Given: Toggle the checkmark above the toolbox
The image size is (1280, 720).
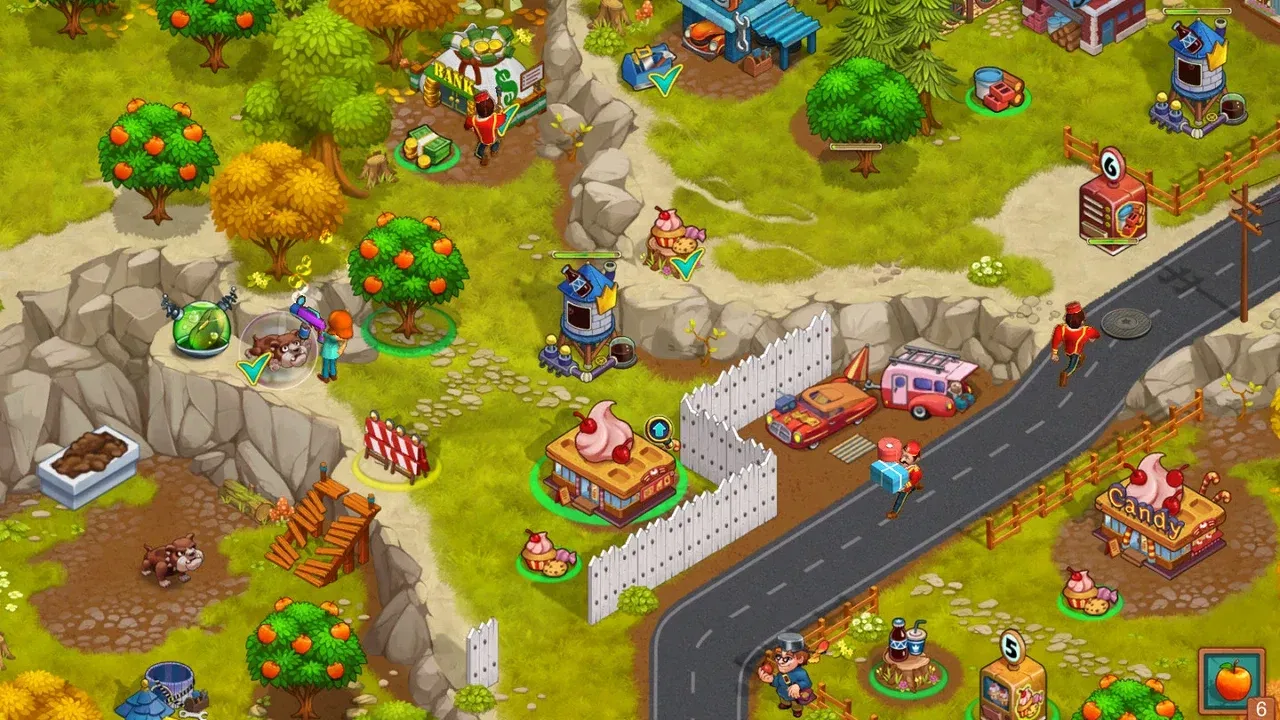Looking at the screenshot, I should coord(663,82).
